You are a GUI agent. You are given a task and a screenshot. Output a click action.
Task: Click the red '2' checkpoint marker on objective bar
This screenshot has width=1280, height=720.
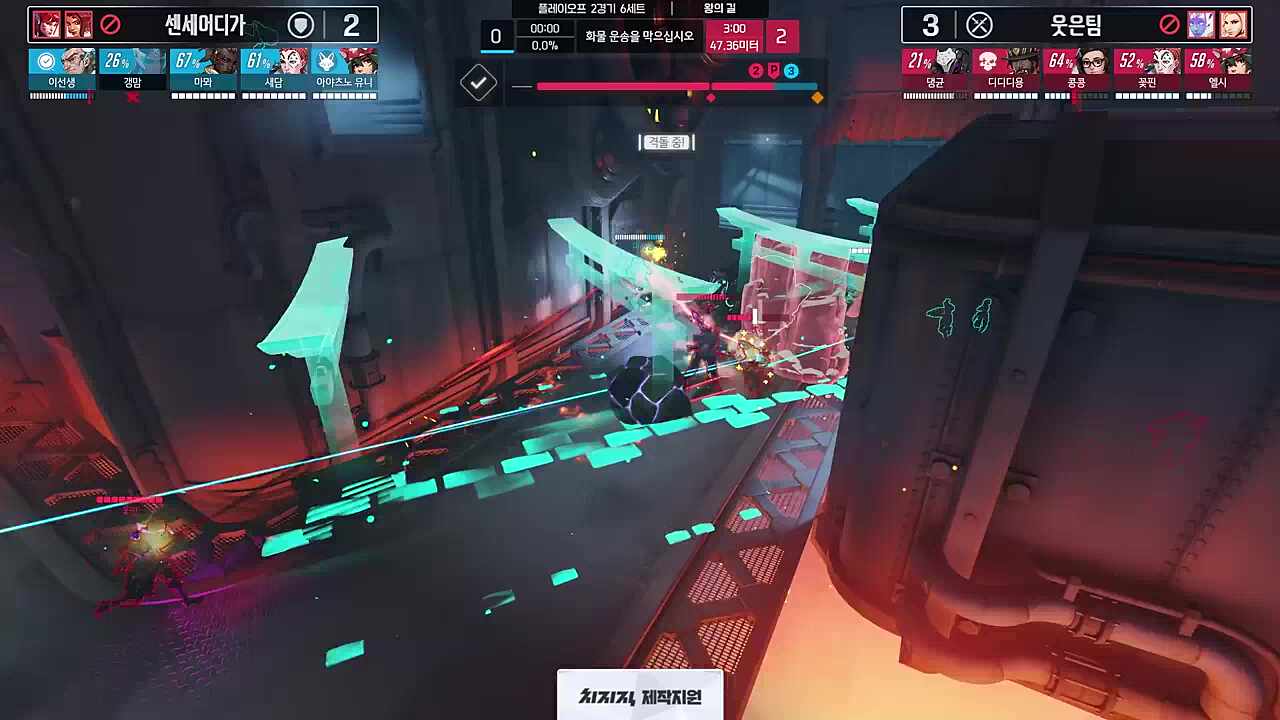tap(756, 70)
